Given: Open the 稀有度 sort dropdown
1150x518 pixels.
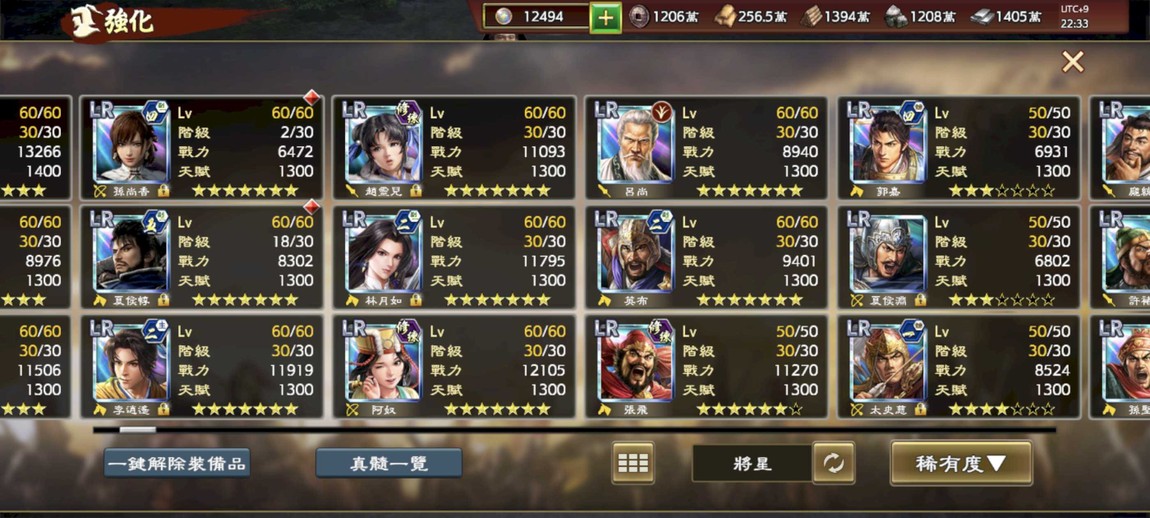Looking at the screenshot, I should (960, 463).
